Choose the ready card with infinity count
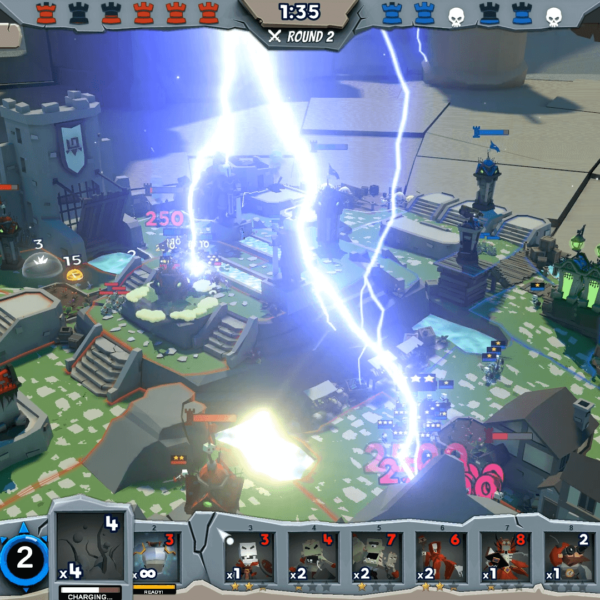The height and width of the screenshot is (600, 600). [x=155, y=558]
